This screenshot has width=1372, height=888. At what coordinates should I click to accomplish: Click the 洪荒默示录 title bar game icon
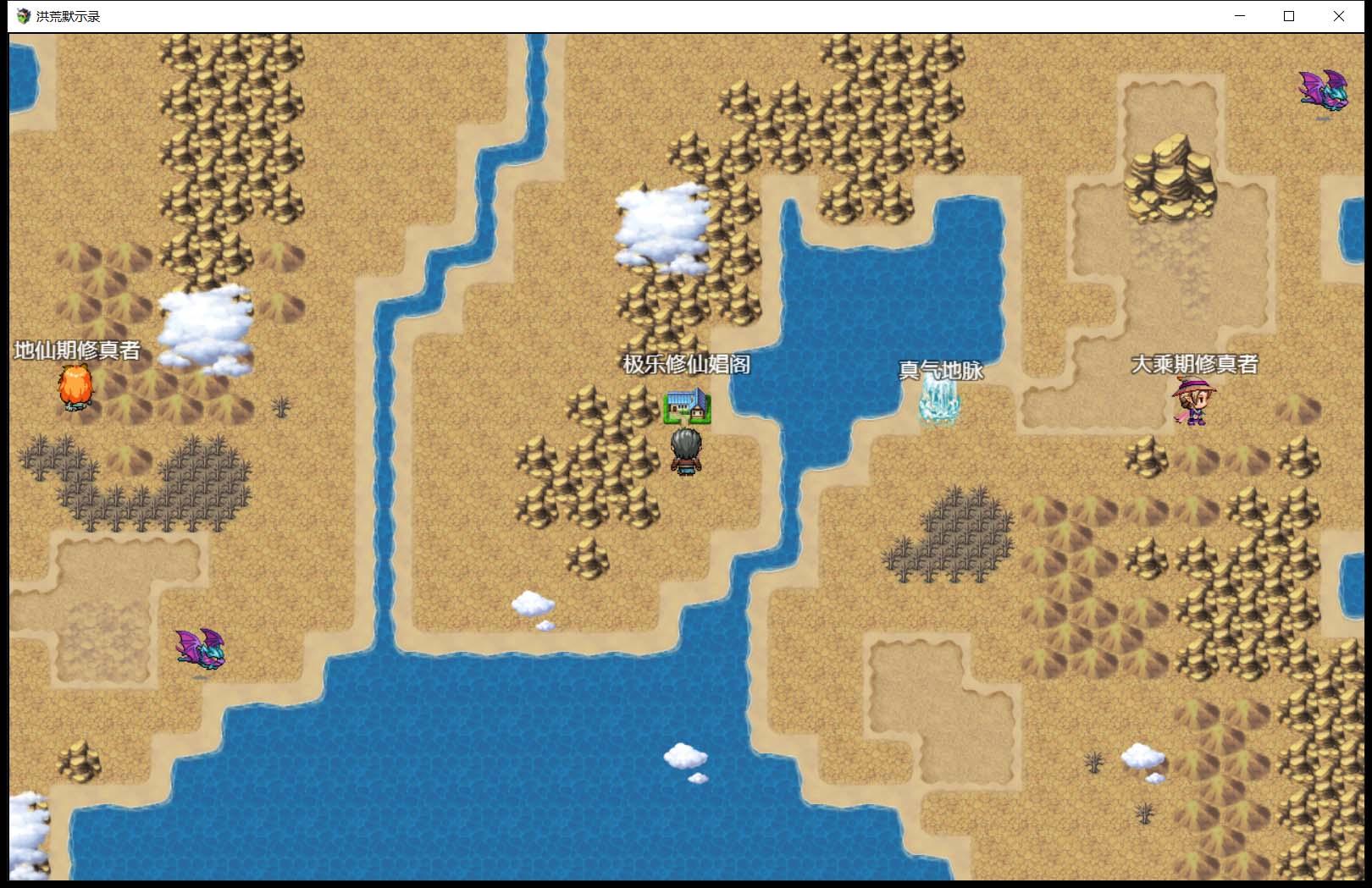pos(22,14)
